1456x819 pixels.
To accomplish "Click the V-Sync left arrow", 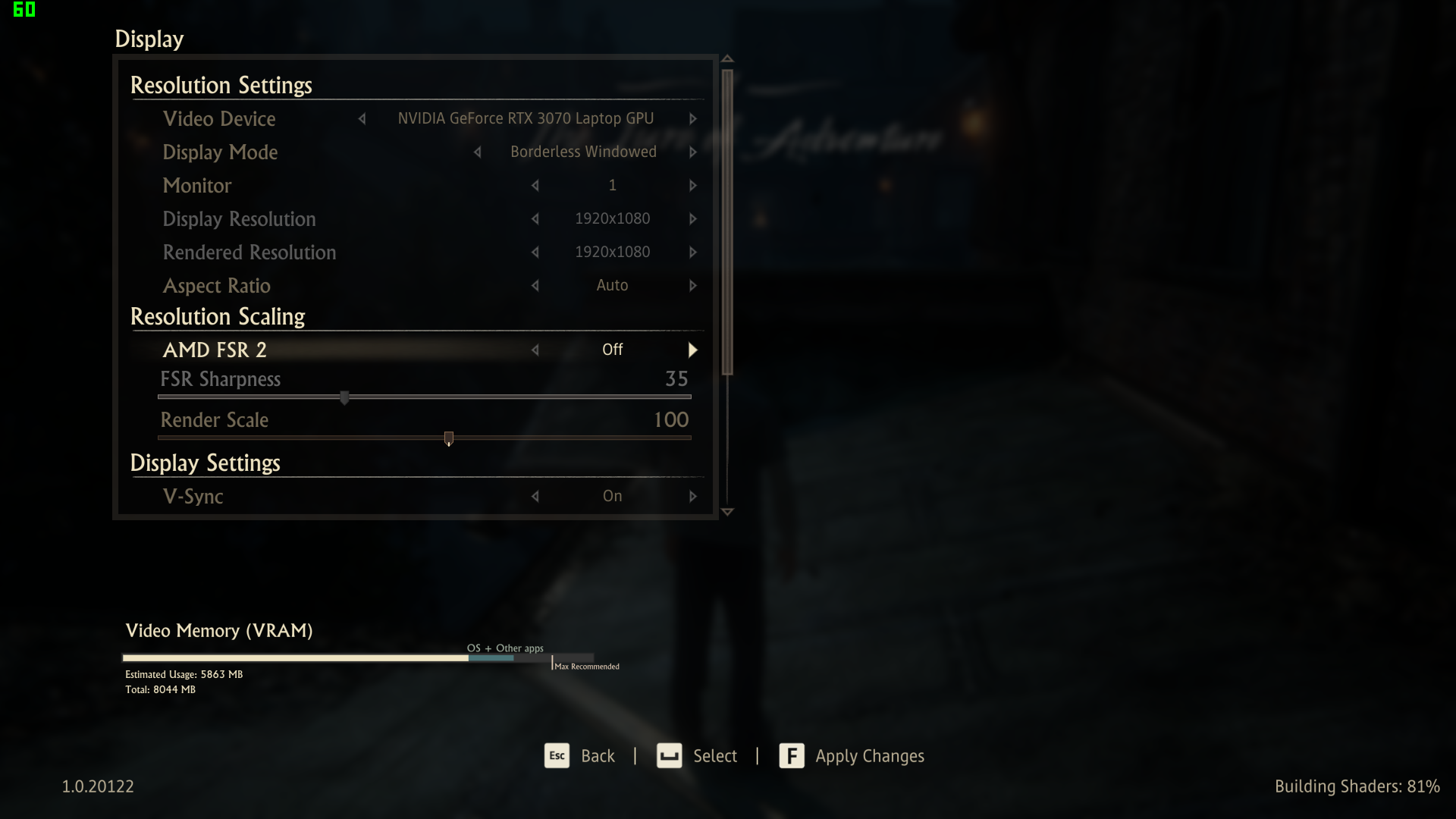I will click(535, 497).
